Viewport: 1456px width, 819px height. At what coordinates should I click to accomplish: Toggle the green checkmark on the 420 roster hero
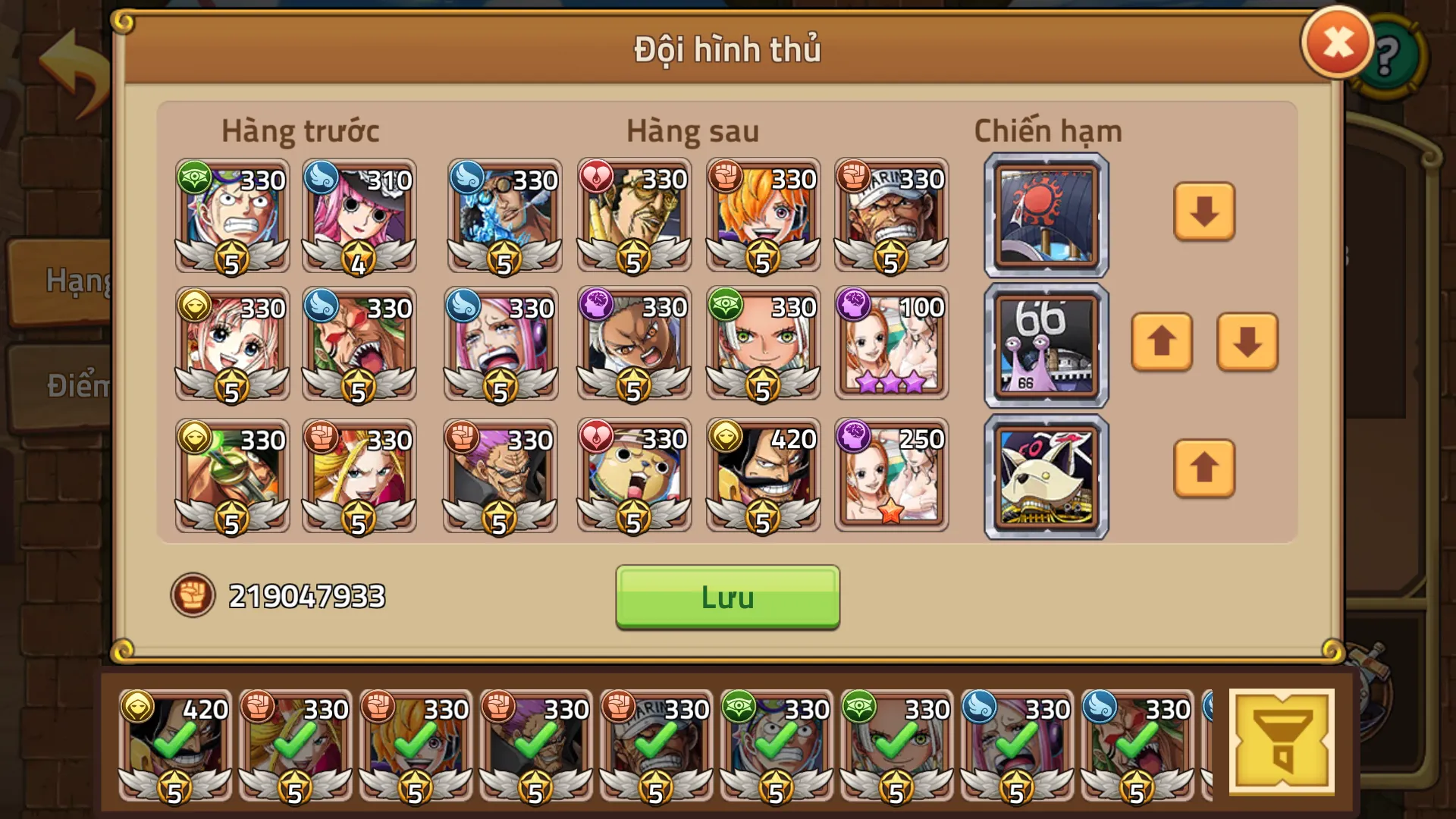coord(174,739)
